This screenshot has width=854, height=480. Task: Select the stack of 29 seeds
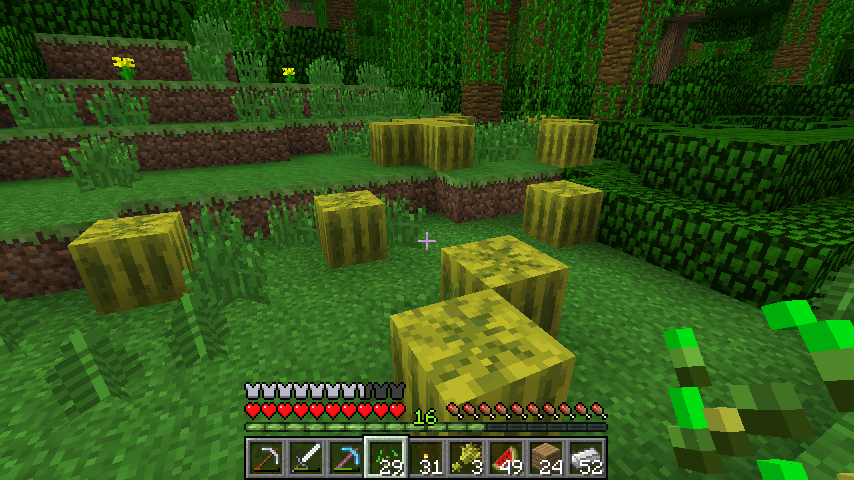coord(385,458)
